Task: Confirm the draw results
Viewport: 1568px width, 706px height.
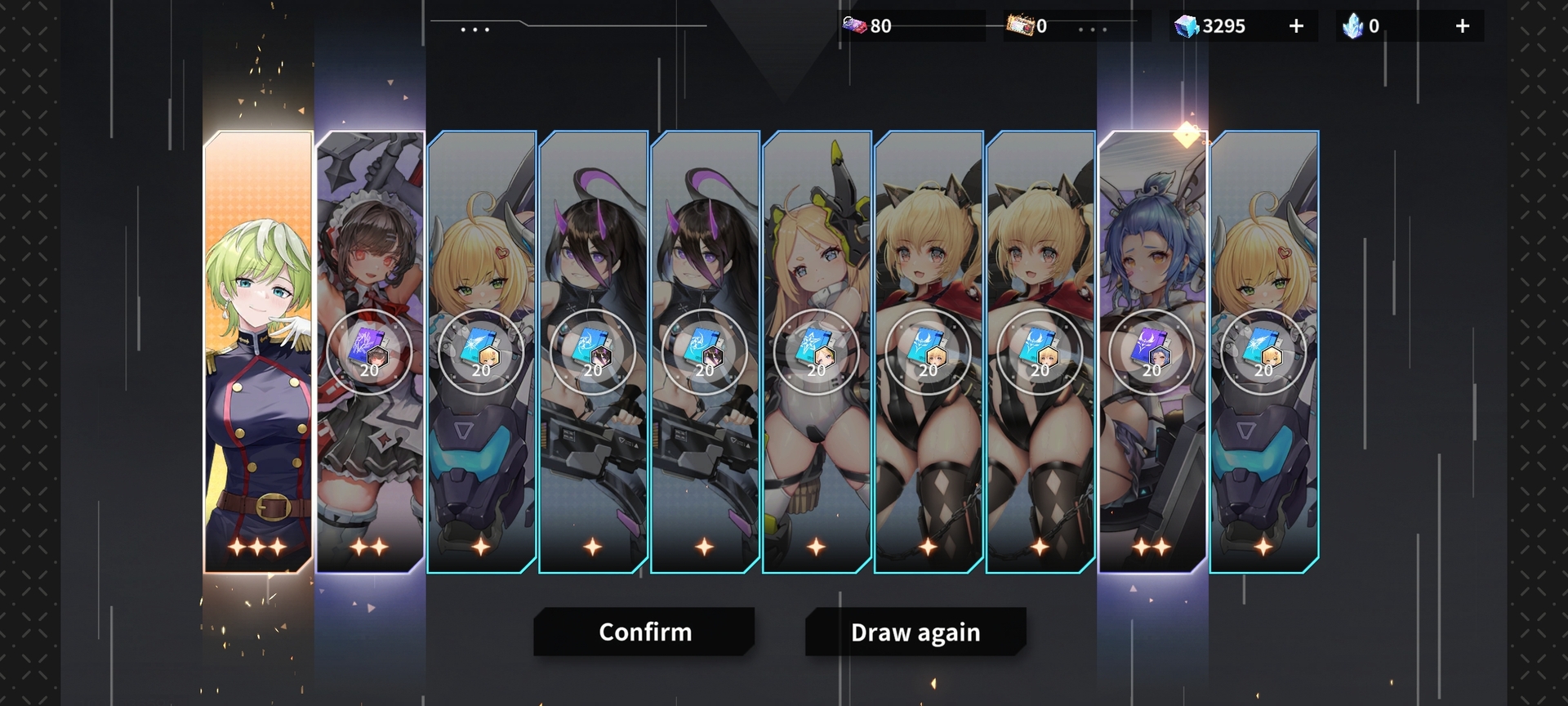Action: [x=644, y=632]
